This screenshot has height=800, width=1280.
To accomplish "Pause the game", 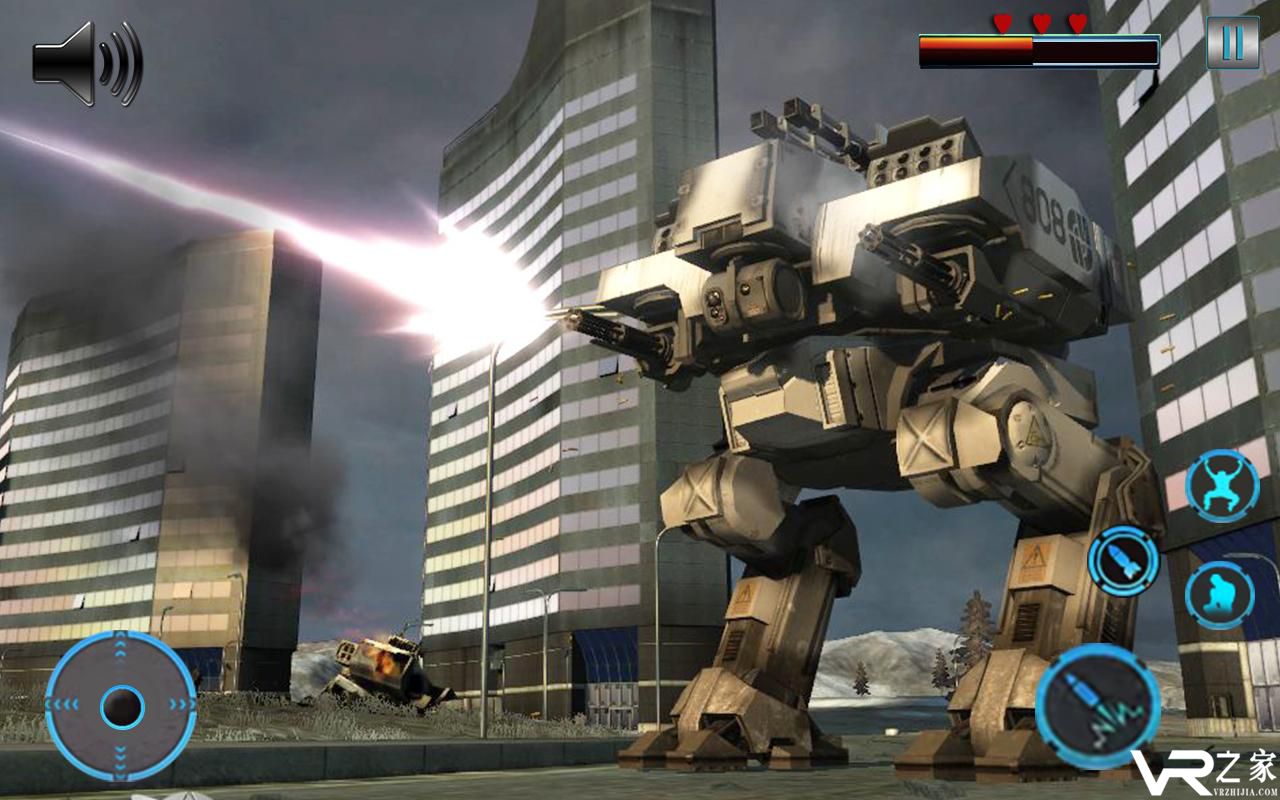I will click(1232, 43).
